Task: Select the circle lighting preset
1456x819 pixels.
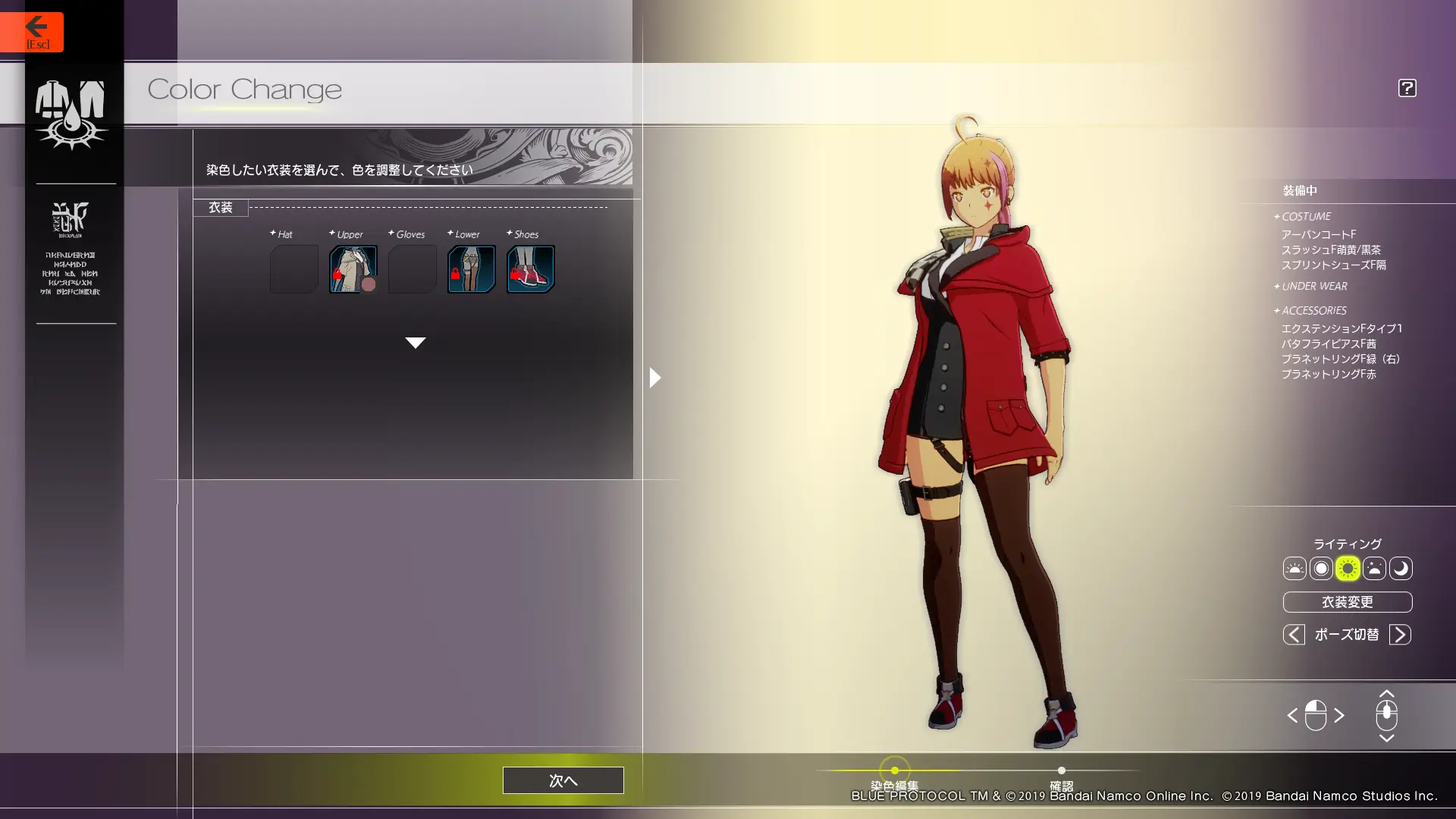Action: pos(1321,568)
